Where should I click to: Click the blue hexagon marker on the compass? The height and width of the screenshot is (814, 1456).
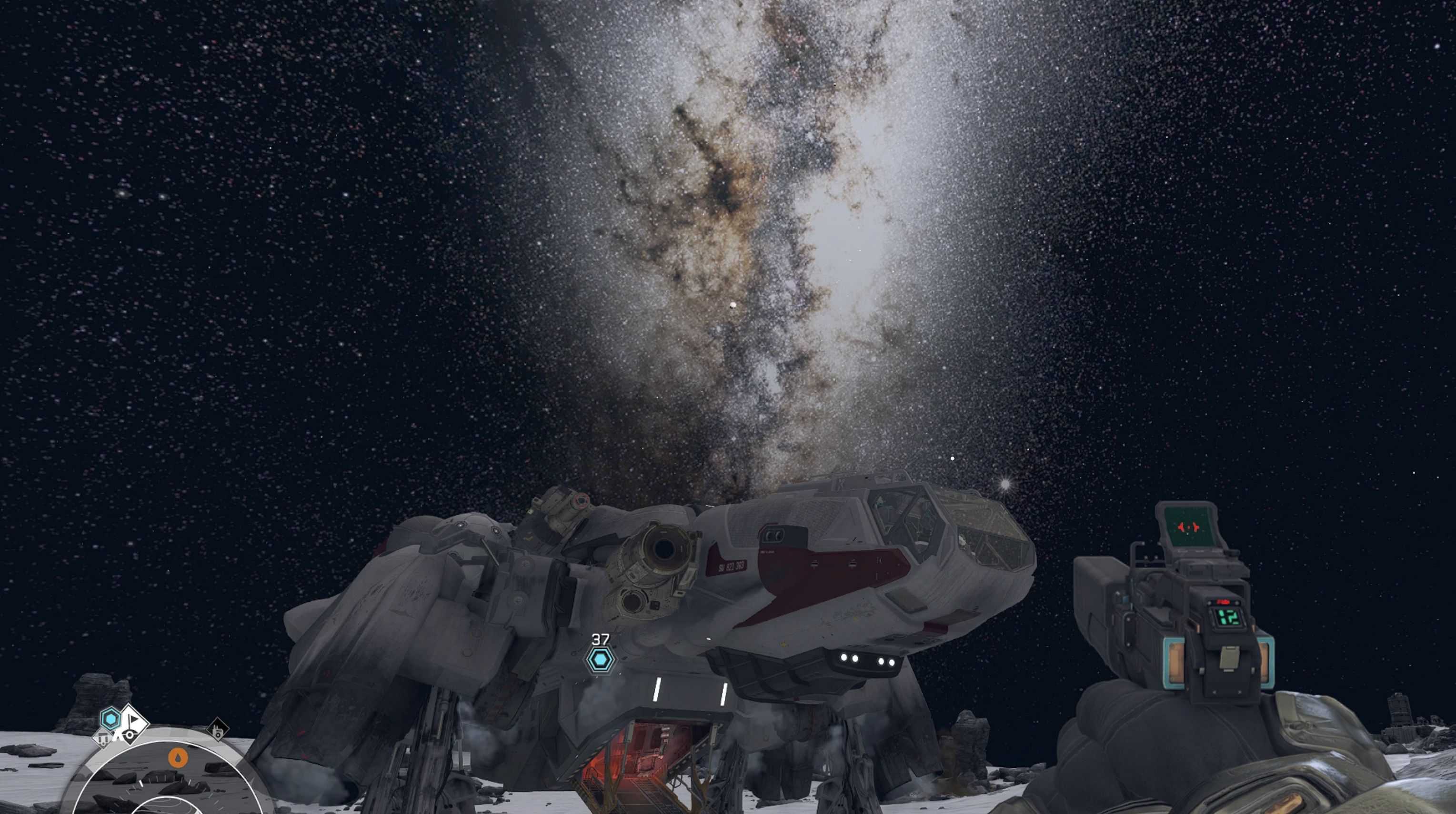tap(110, 718)
